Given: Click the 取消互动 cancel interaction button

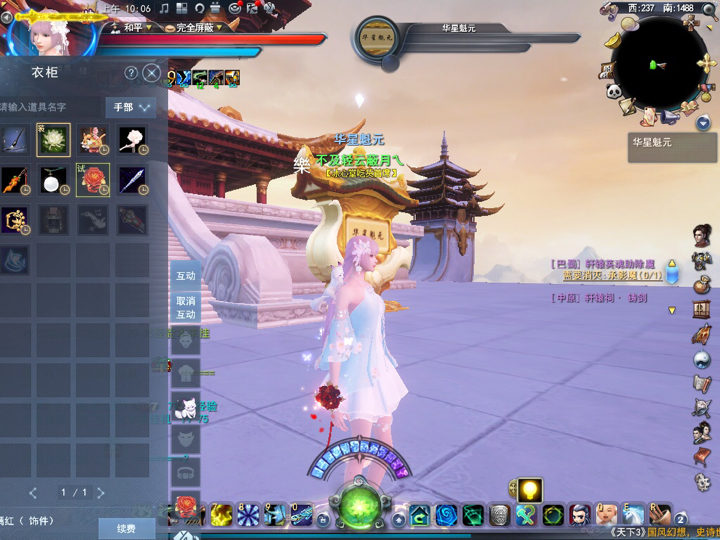Looking at the screenshot, I should coord(186,307).
